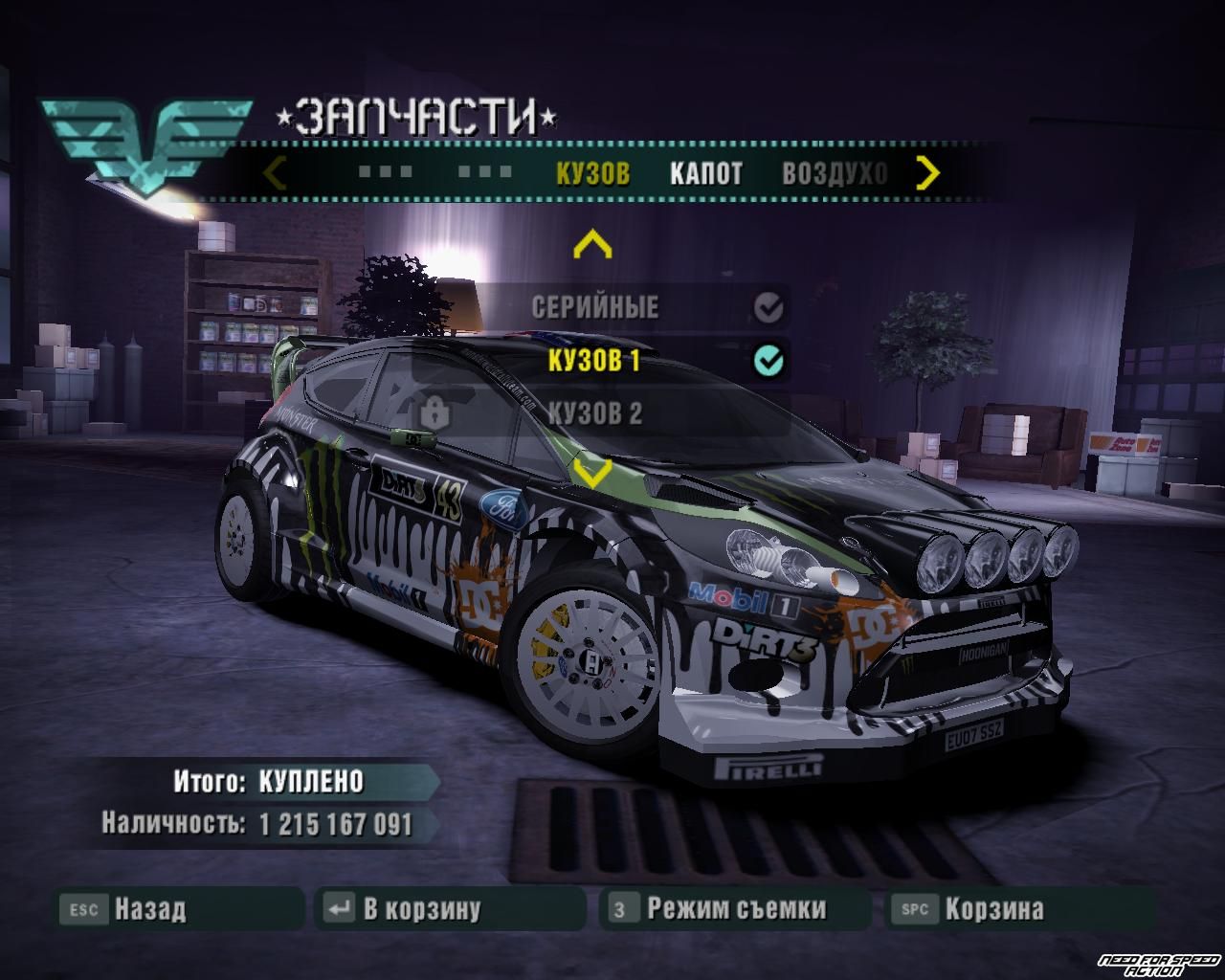Select the КУЗОВ category tab
This screenshot has width=1225, height=980.
[x=592, y=173]
